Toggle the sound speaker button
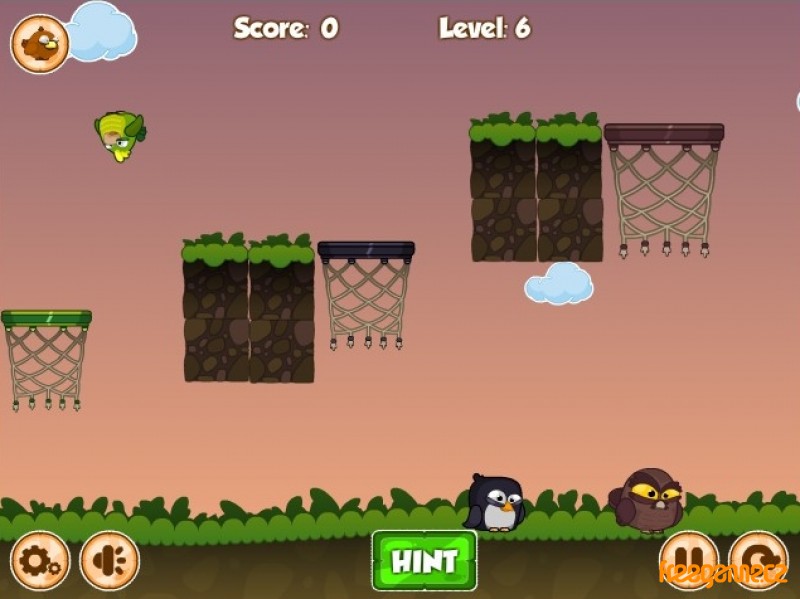Image resolution: width=800 pixels, height=599 pixels. pyautogui.click(x=109, y=561)
